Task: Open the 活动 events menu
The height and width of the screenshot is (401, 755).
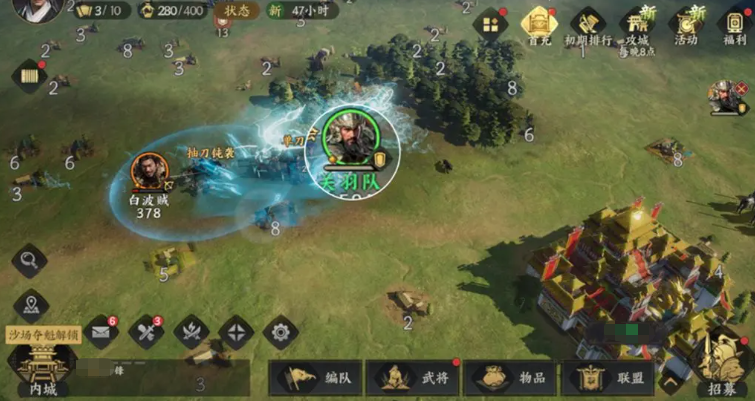Action: [686, 25]
